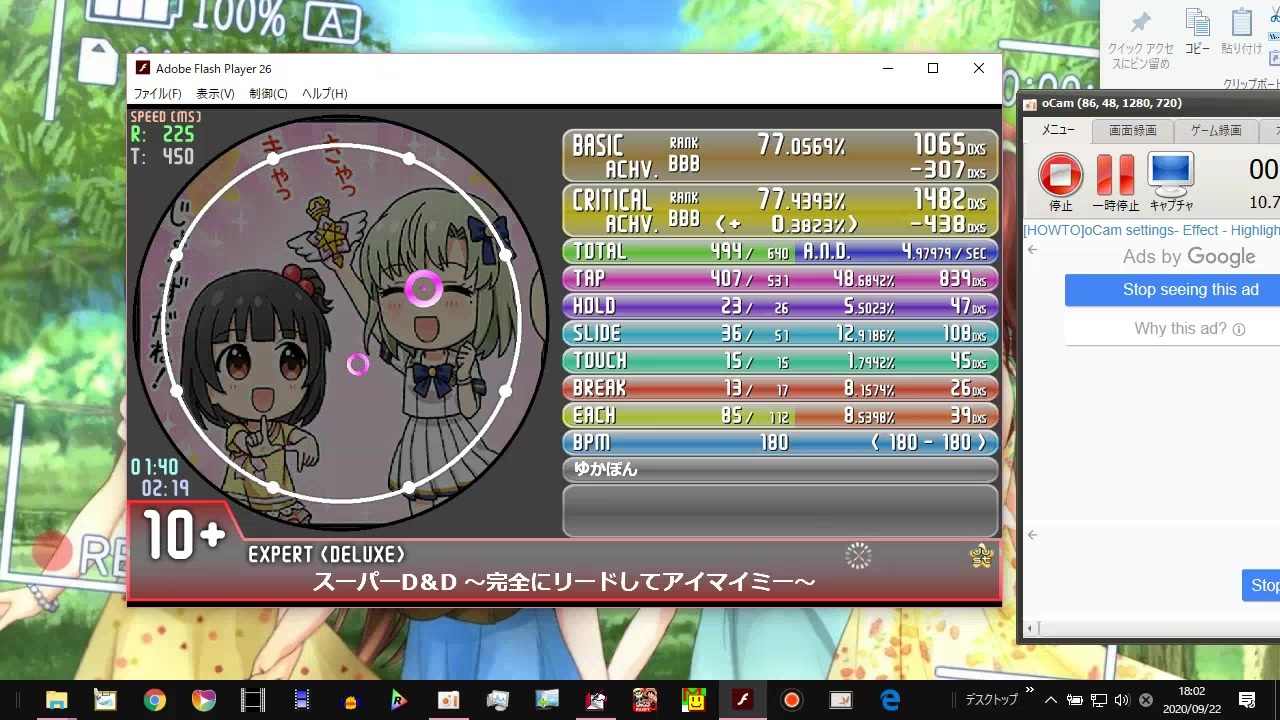This screenshot has width=1280, height=720.
Task: Mute system volume via the speaker icon
Action: tap(1121, 699)
